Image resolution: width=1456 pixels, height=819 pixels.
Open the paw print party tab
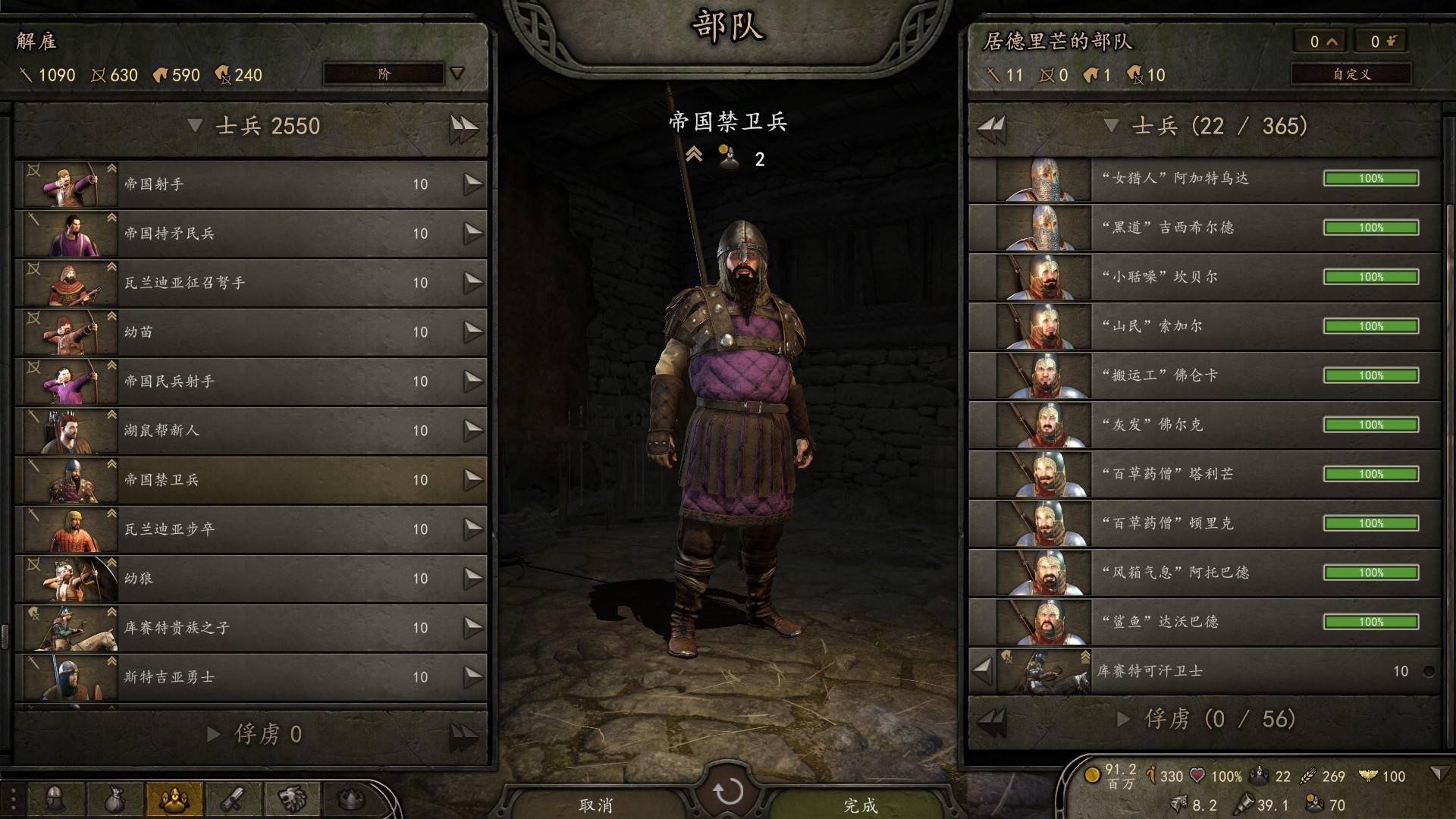coord(174,799)
